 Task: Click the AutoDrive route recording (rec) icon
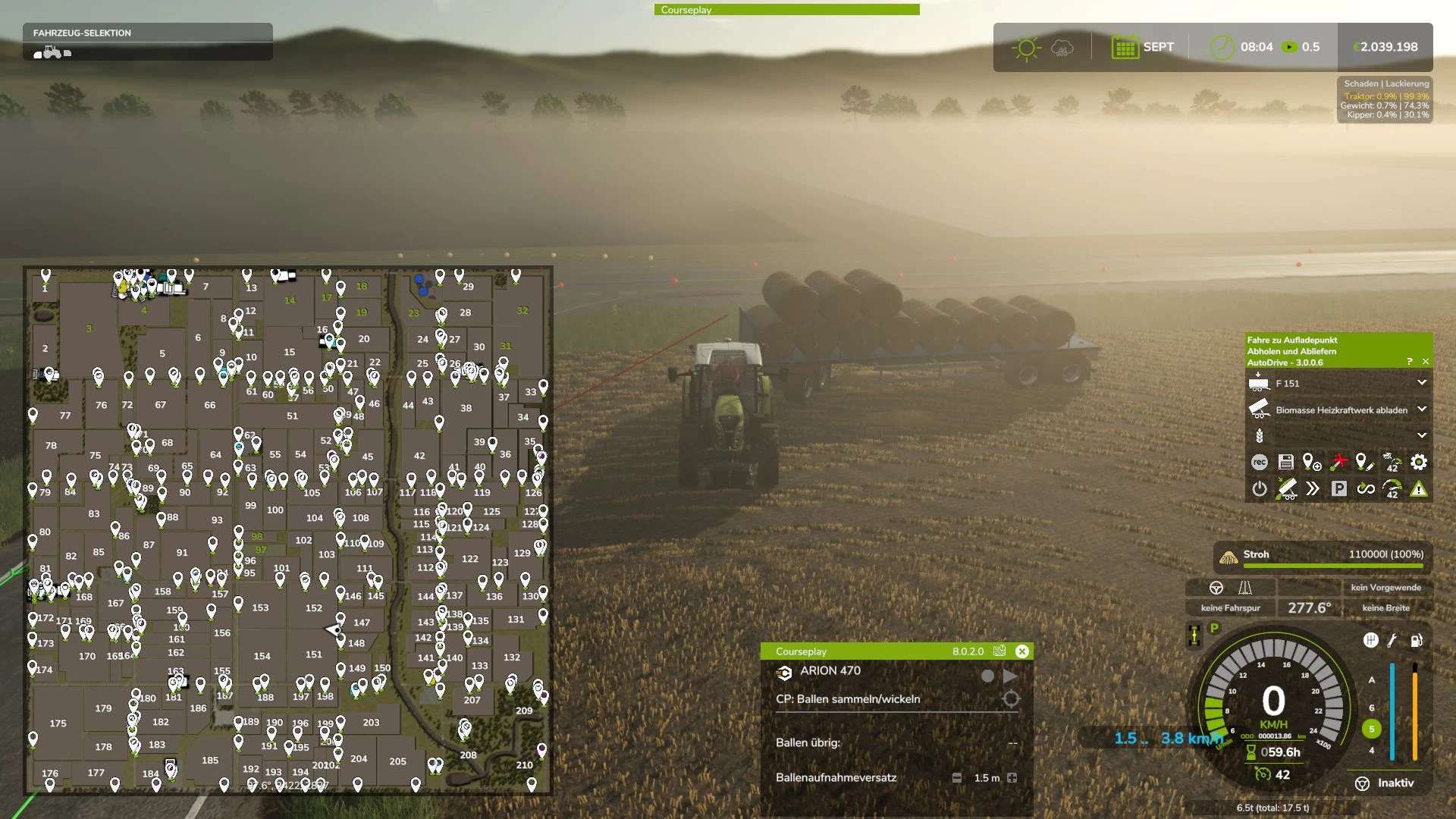click(1259, 463)
